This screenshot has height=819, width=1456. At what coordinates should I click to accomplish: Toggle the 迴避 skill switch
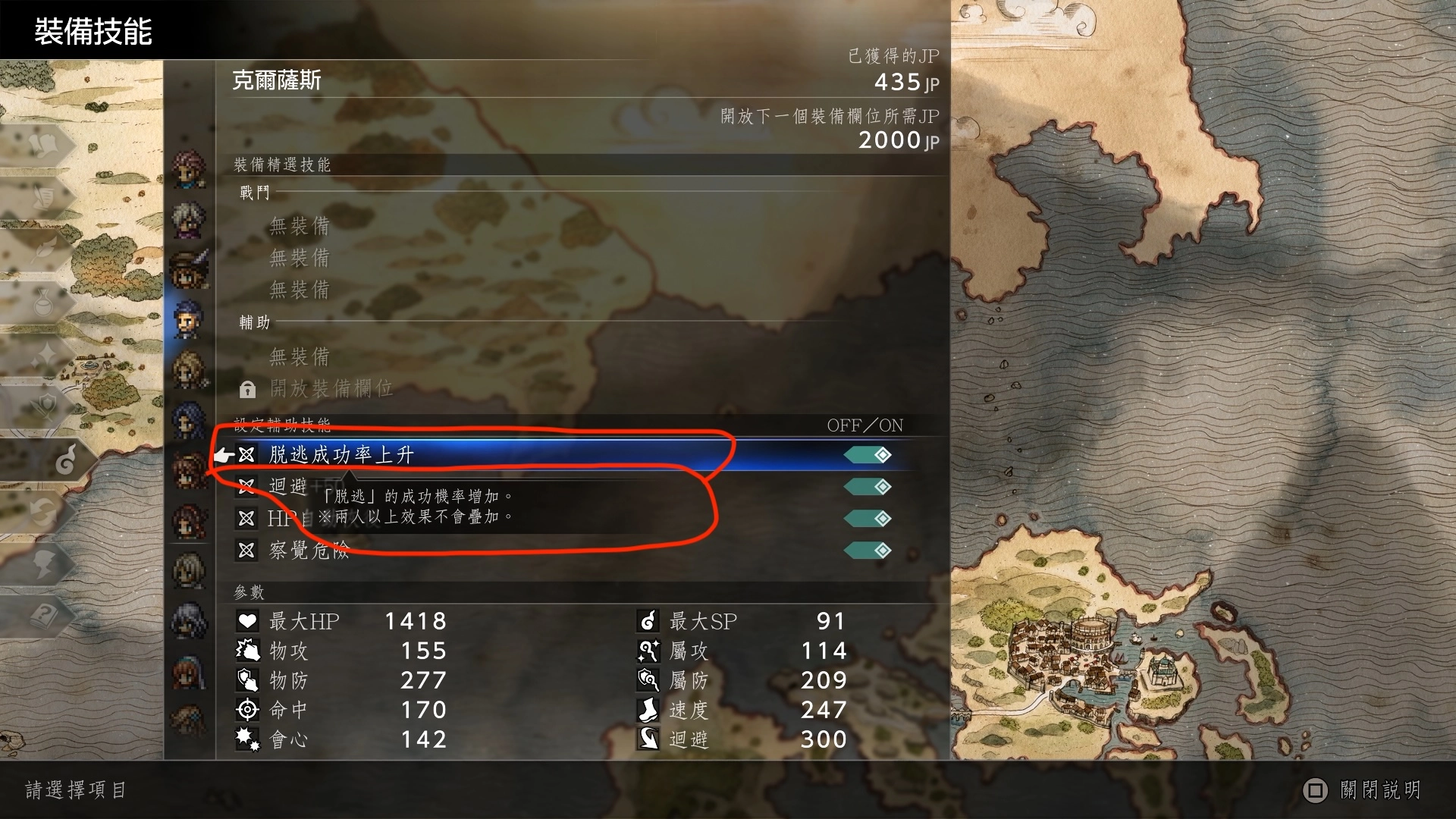point(868,487)
